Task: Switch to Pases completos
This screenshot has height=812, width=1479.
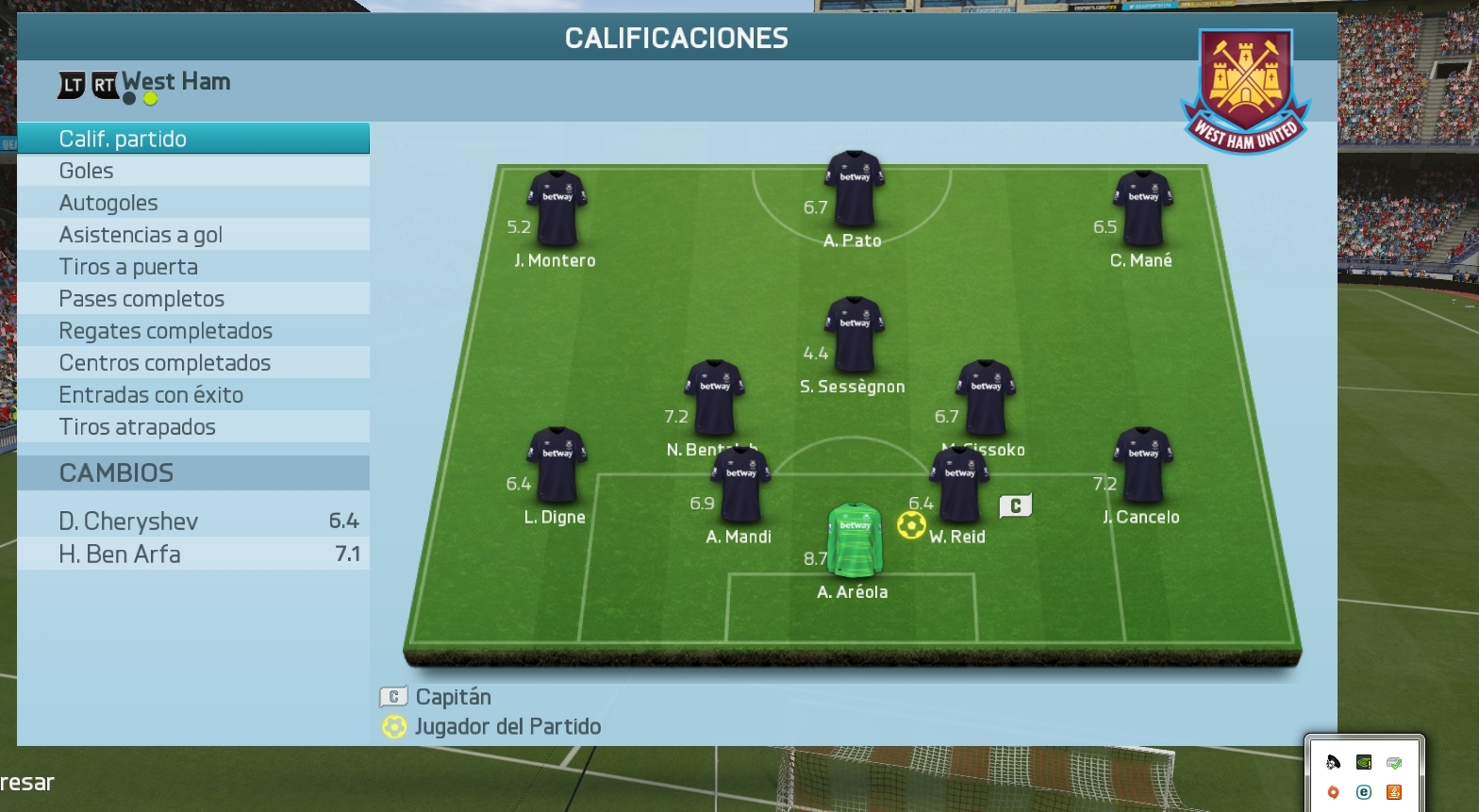Action: point(193,299)
